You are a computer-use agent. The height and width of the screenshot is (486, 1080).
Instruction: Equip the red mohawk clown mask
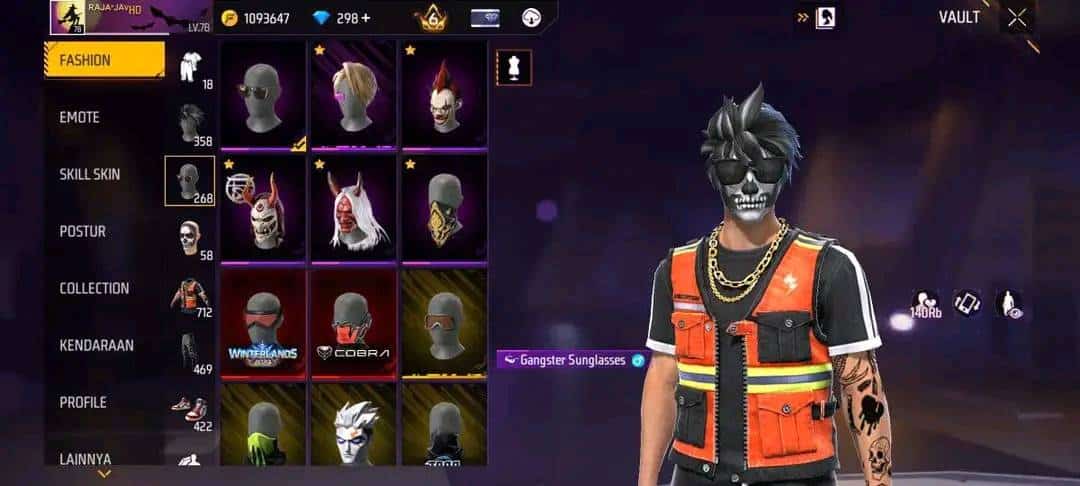click(444, 96)
